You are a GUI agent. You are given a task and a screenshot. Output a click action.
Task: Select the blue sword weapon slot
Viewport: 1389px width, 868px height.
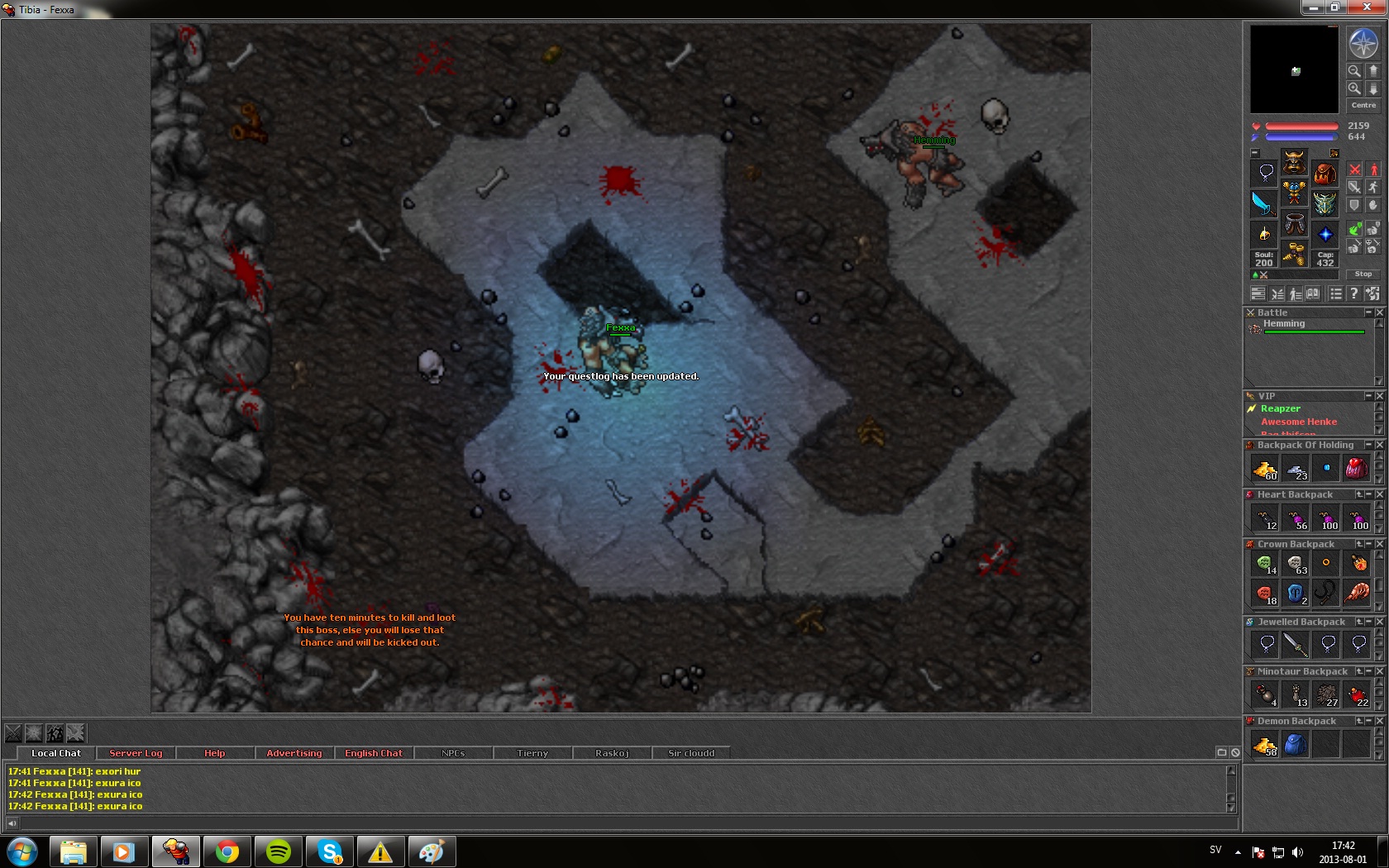tap(1263, 203)
